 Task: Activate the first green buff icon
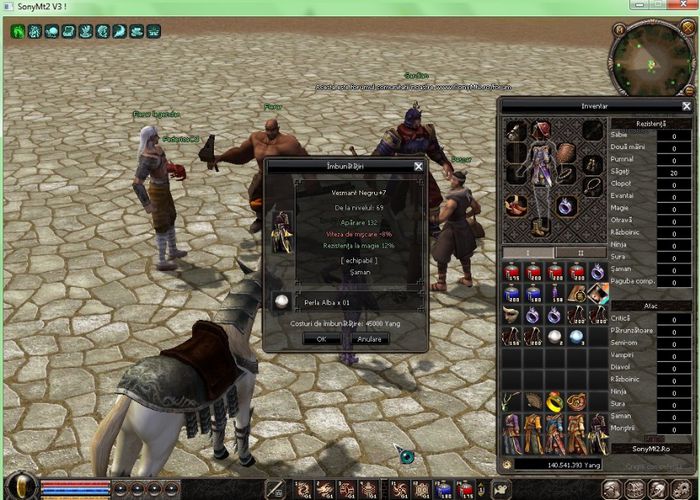click(x=18, y=32)
